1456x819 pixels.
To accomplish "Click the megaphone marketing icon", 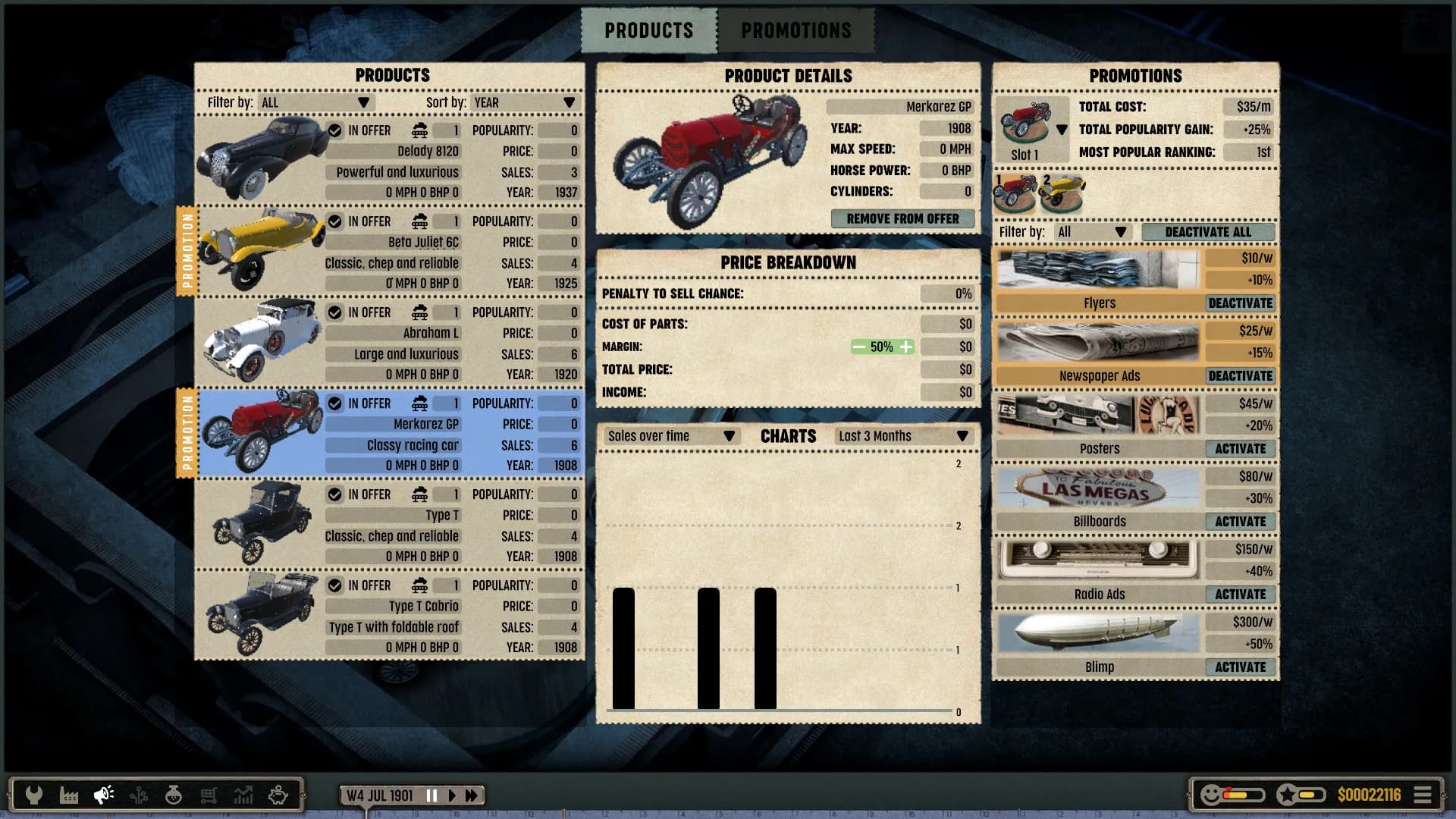I will (102, 795).
